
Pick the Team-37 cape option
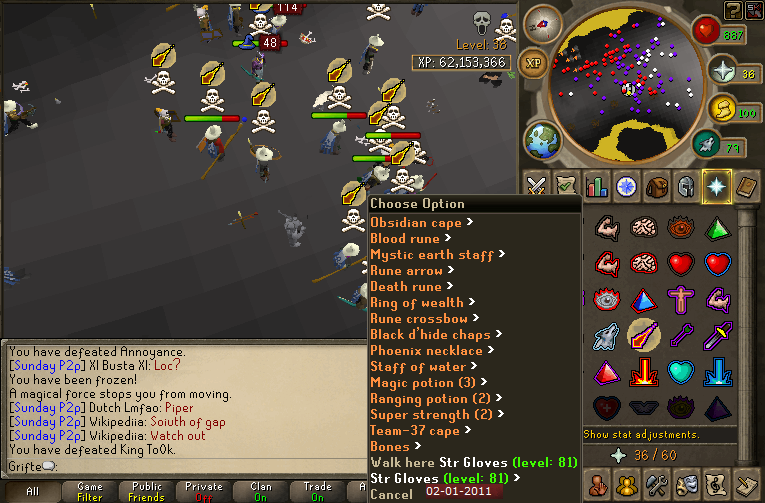415,431
